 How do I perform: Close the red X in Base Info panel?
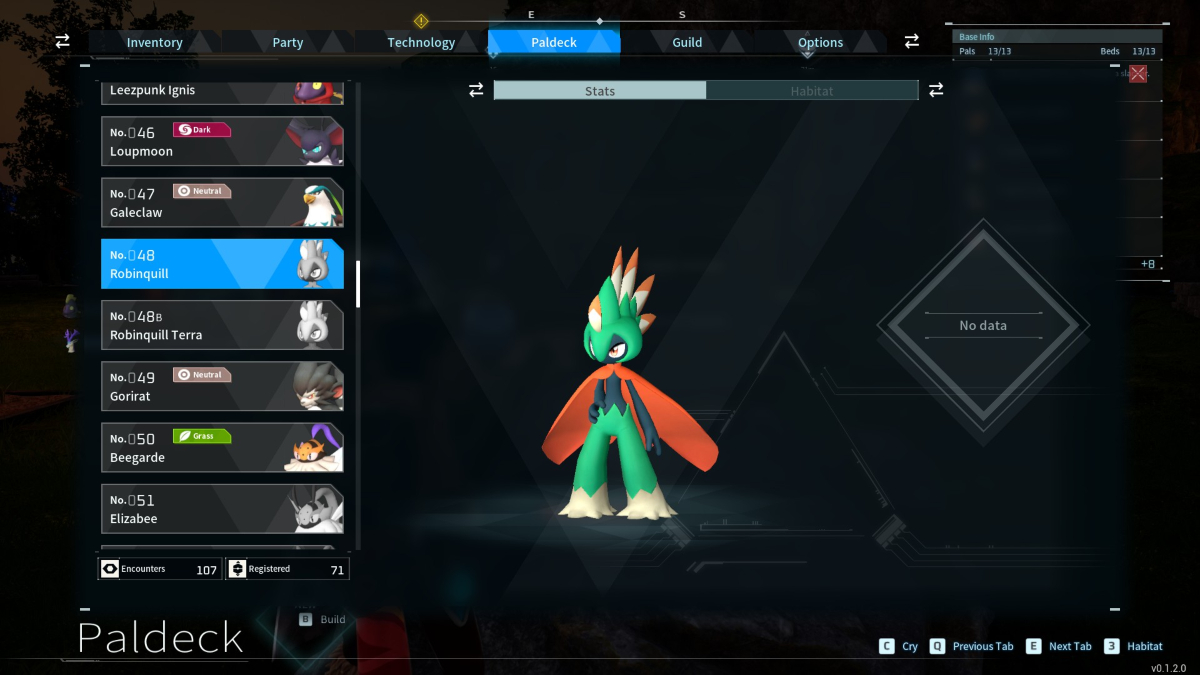click(x=1138, y=73)
